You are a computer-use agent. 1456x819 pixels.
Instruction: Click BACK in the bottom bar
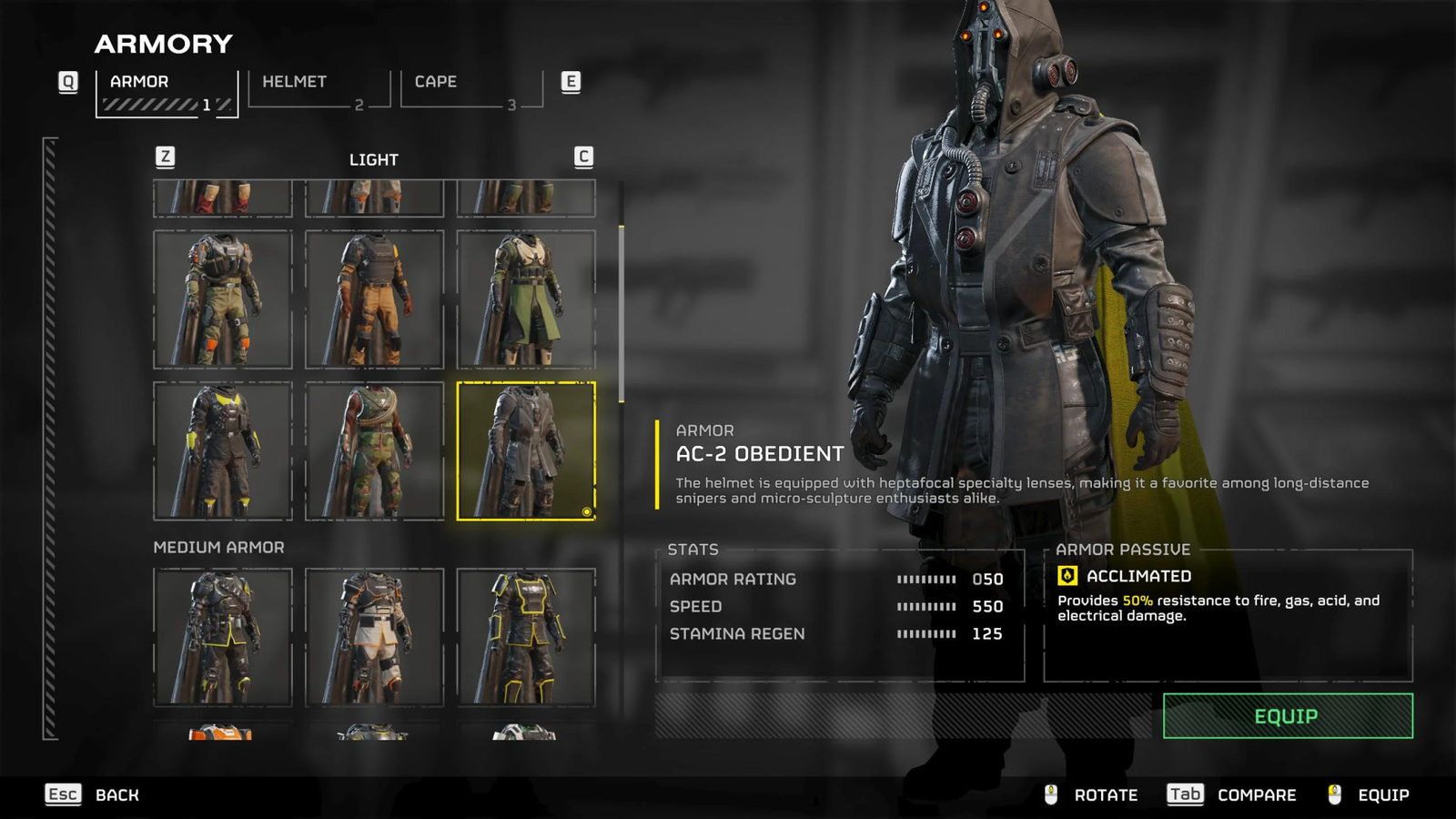tap(116, 794)
